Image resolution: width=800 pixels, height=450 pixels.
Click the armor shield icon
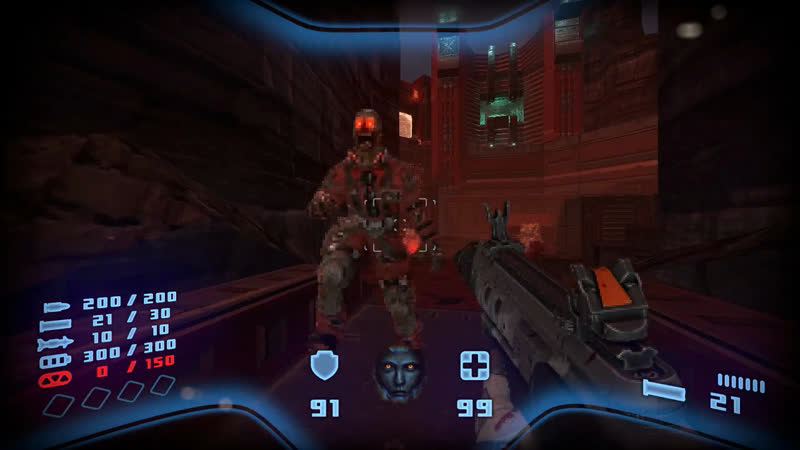click(x=324, y=366)
